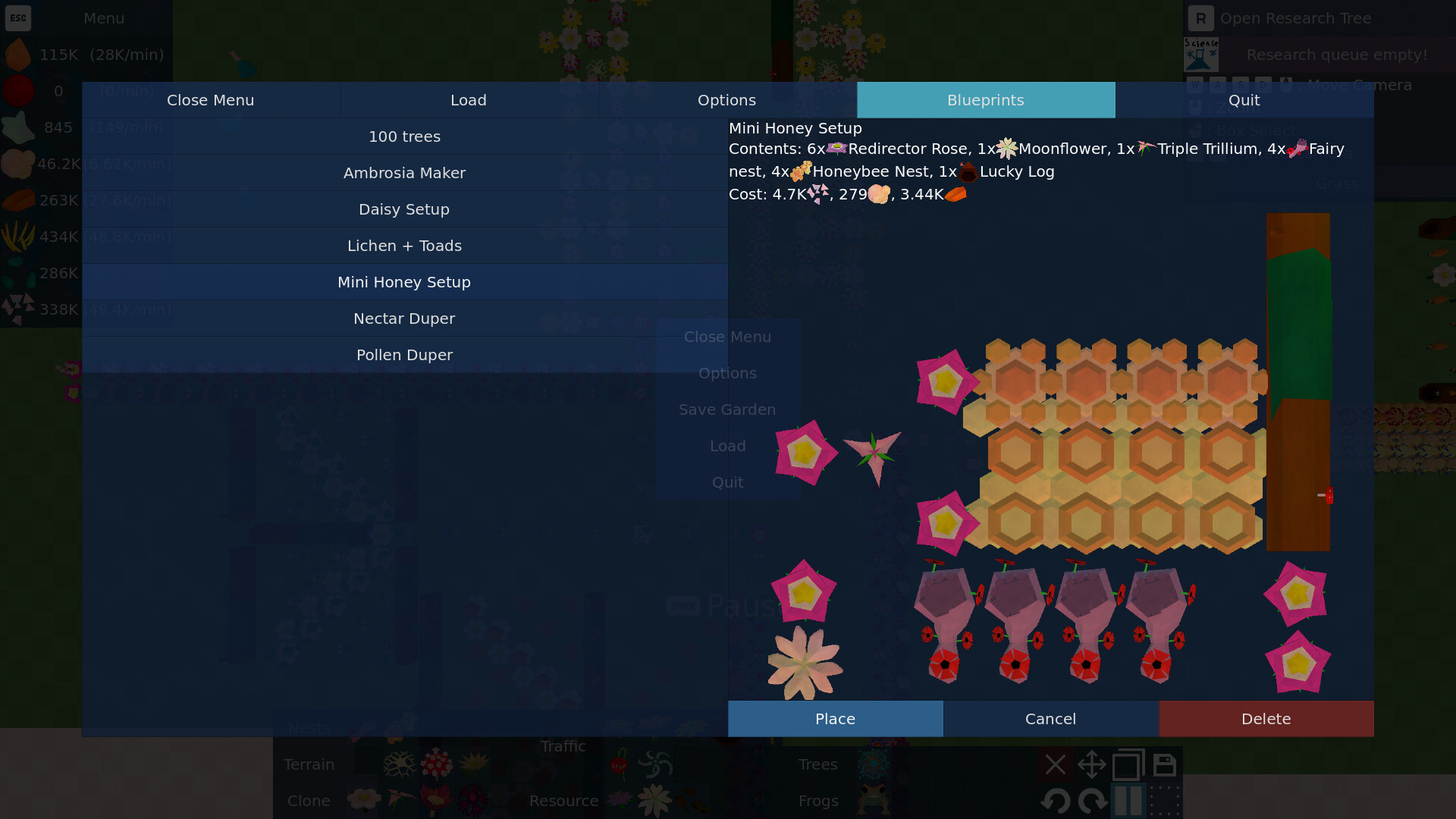Switch to the Options tab
The width and height of the screenshot is (1456, 819).
[x=726, y=100]
